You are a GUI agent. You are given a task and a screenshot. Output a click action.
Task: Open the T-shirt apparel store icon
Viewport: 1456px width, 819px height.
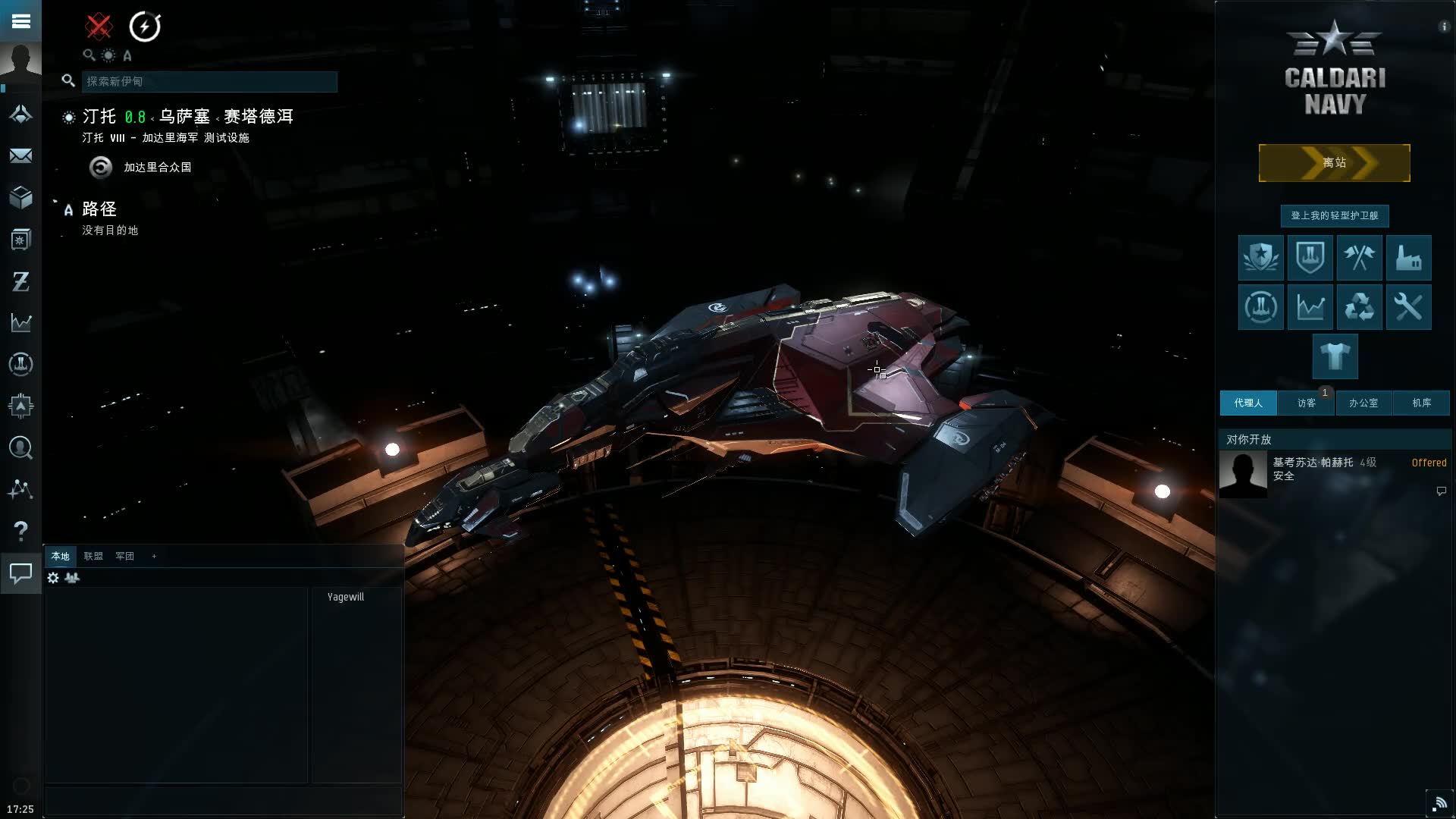coord(1335,356)
